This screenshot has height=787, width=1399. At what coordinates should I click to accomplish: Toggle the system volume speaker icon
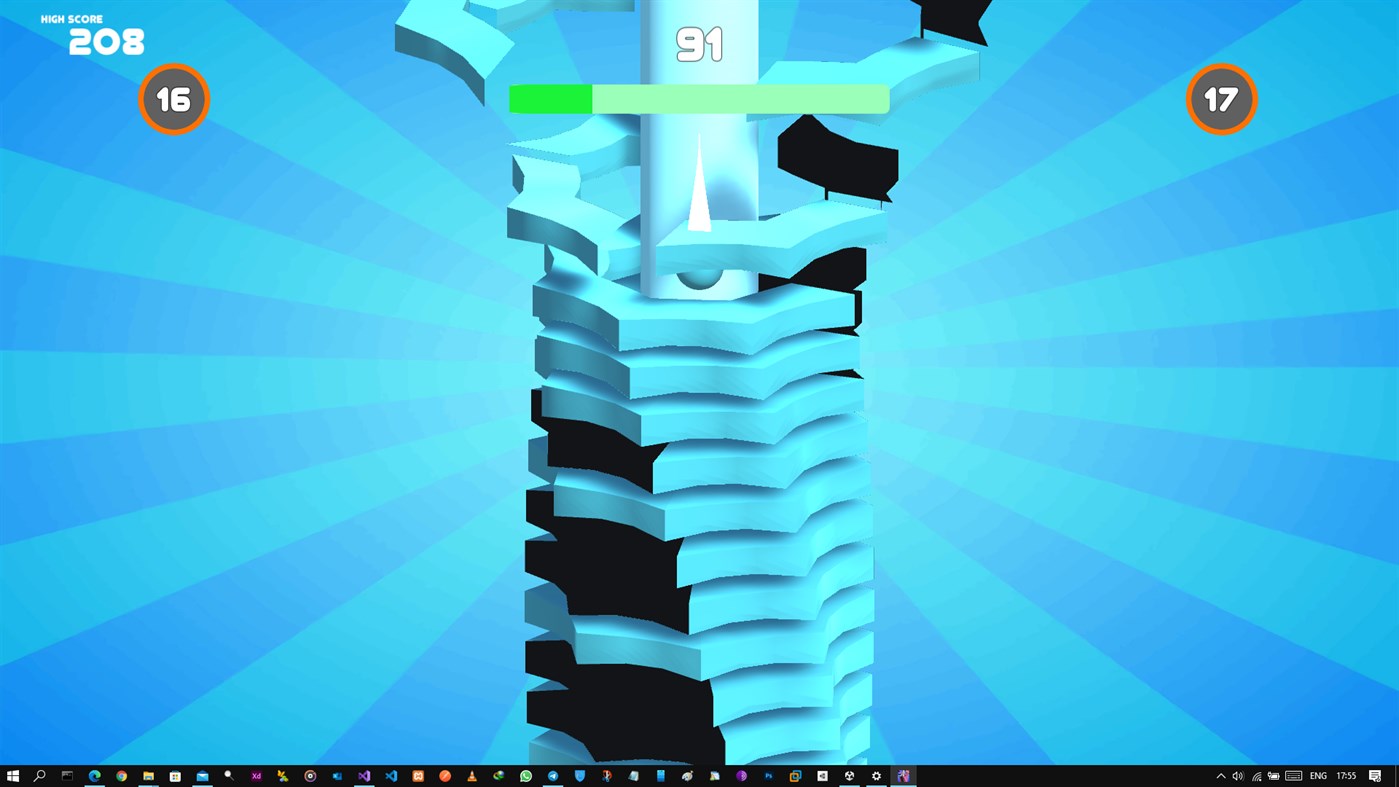coord(1238,775)
